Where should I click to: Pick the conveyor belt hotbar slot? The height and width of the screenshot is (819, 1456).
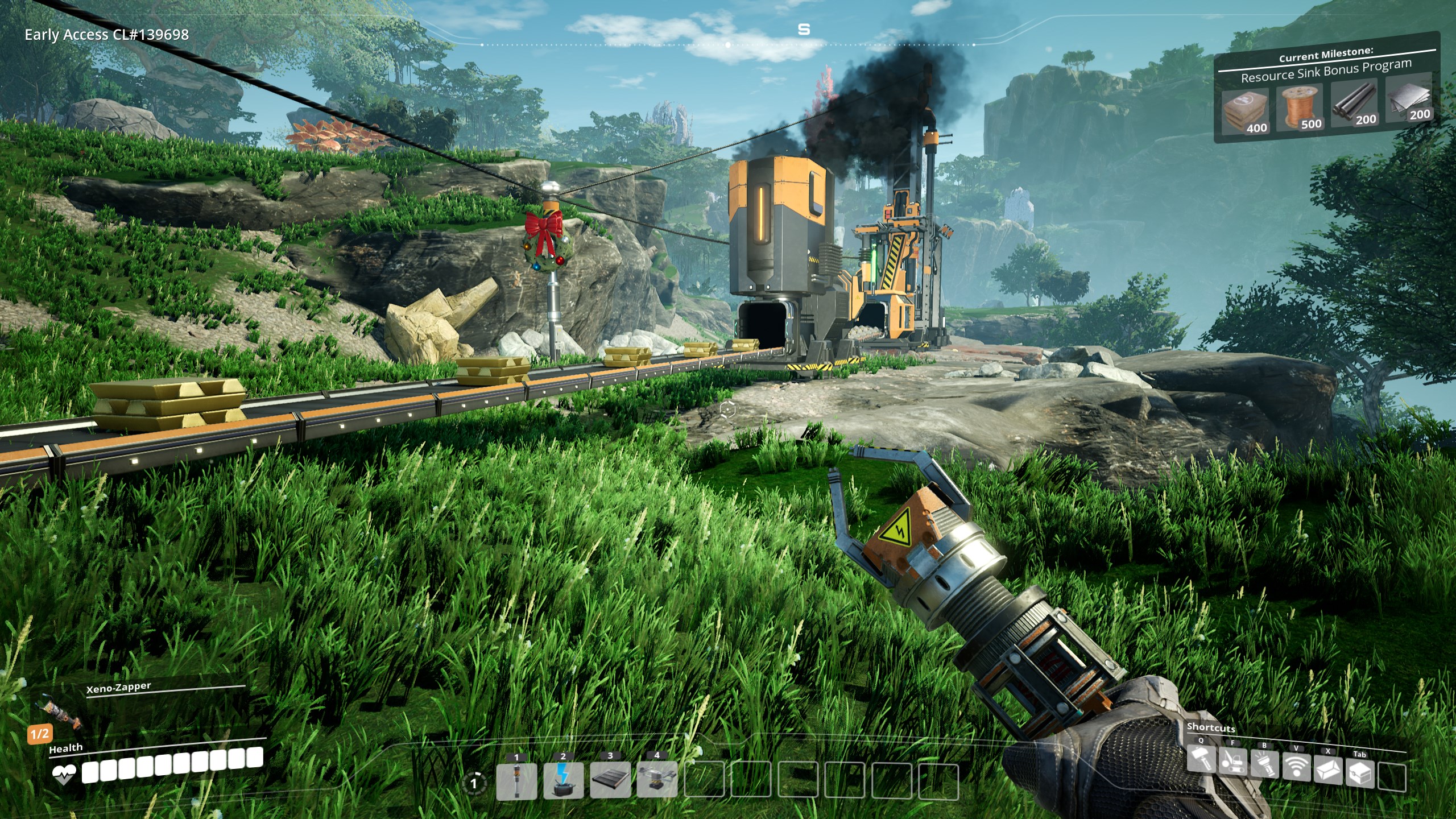(610, 779)
